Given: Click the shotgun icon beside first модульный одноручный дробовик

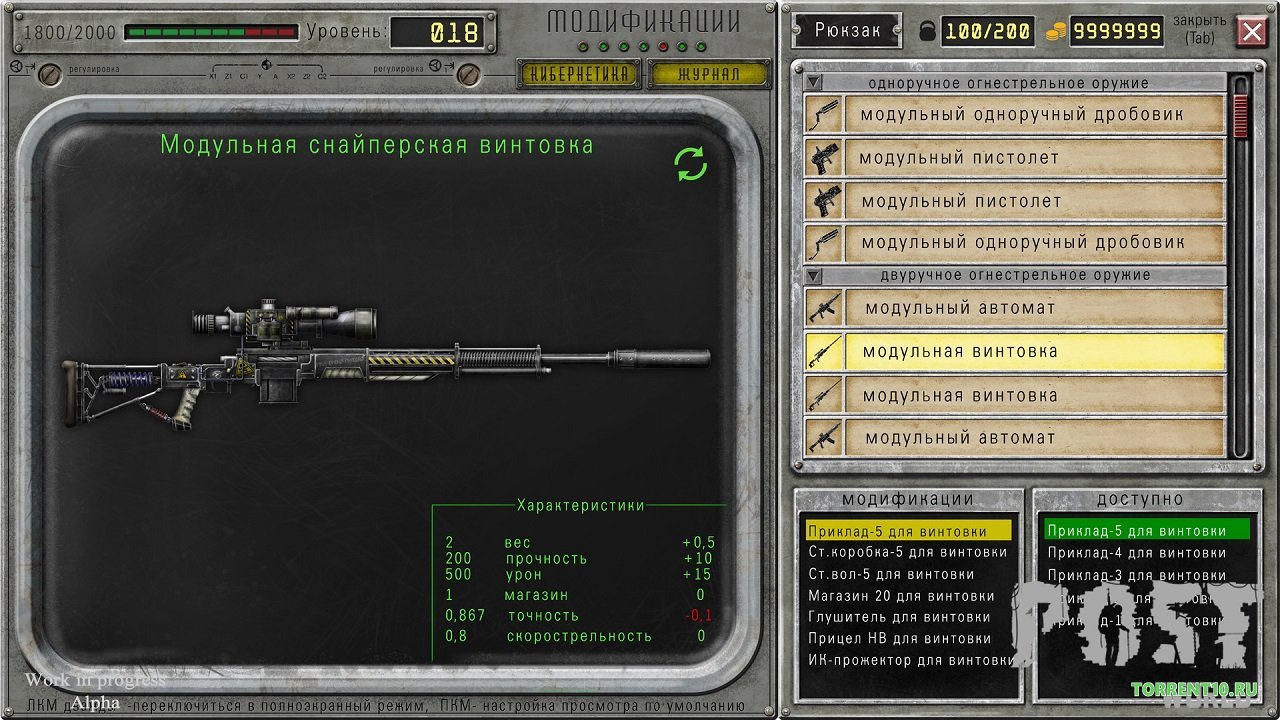Looking at the screenshot, I should point(822,115).
